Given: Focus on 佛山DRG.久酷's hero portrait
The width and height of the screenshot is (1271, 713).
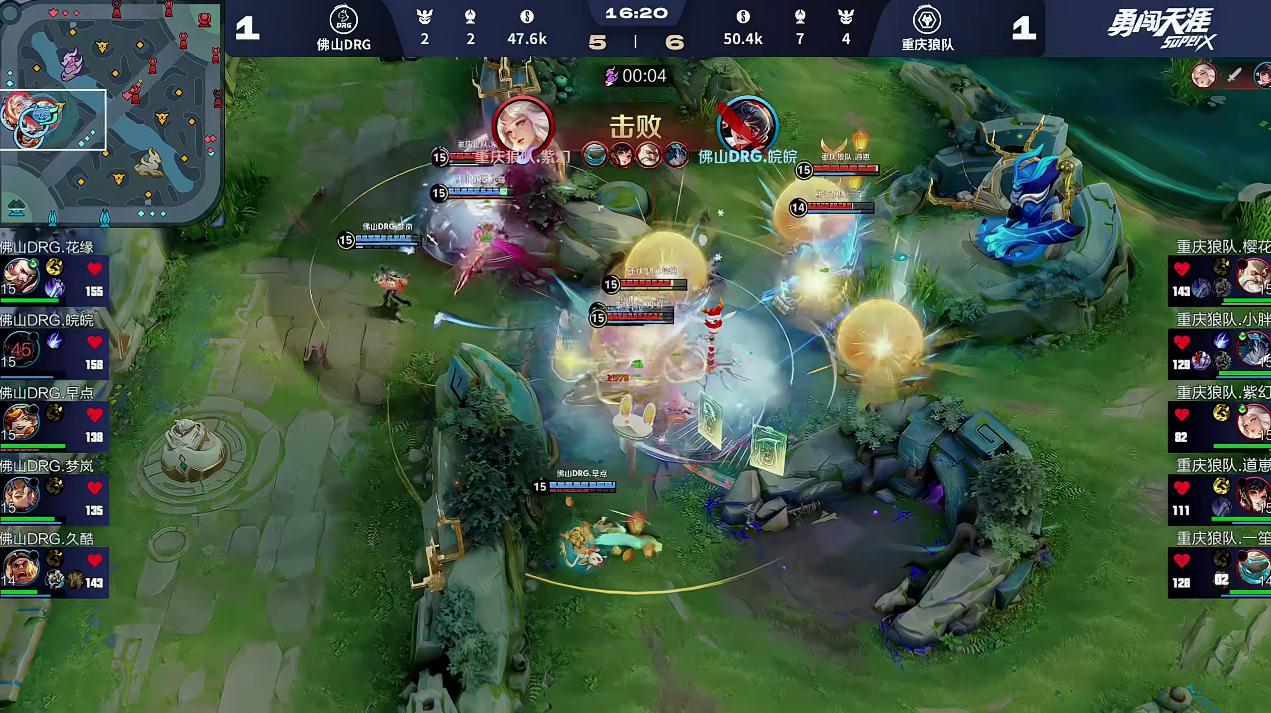Looking at the screenshot, I should [21, 568].
